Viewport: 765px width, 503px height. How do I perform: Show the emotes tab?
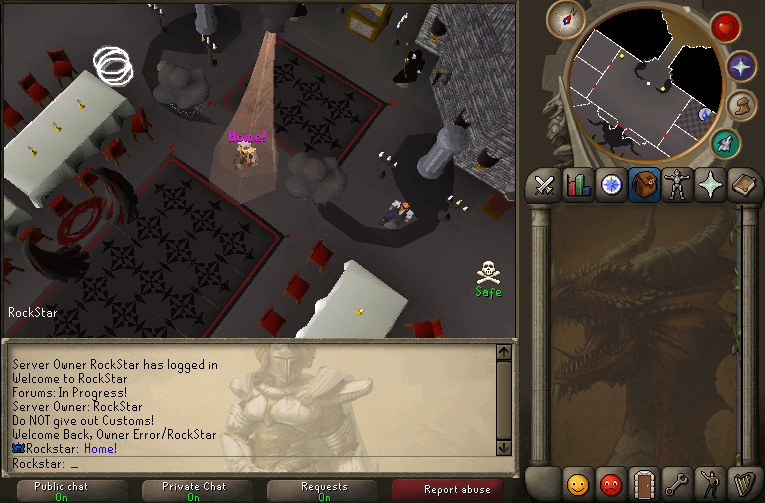[711, 485]
